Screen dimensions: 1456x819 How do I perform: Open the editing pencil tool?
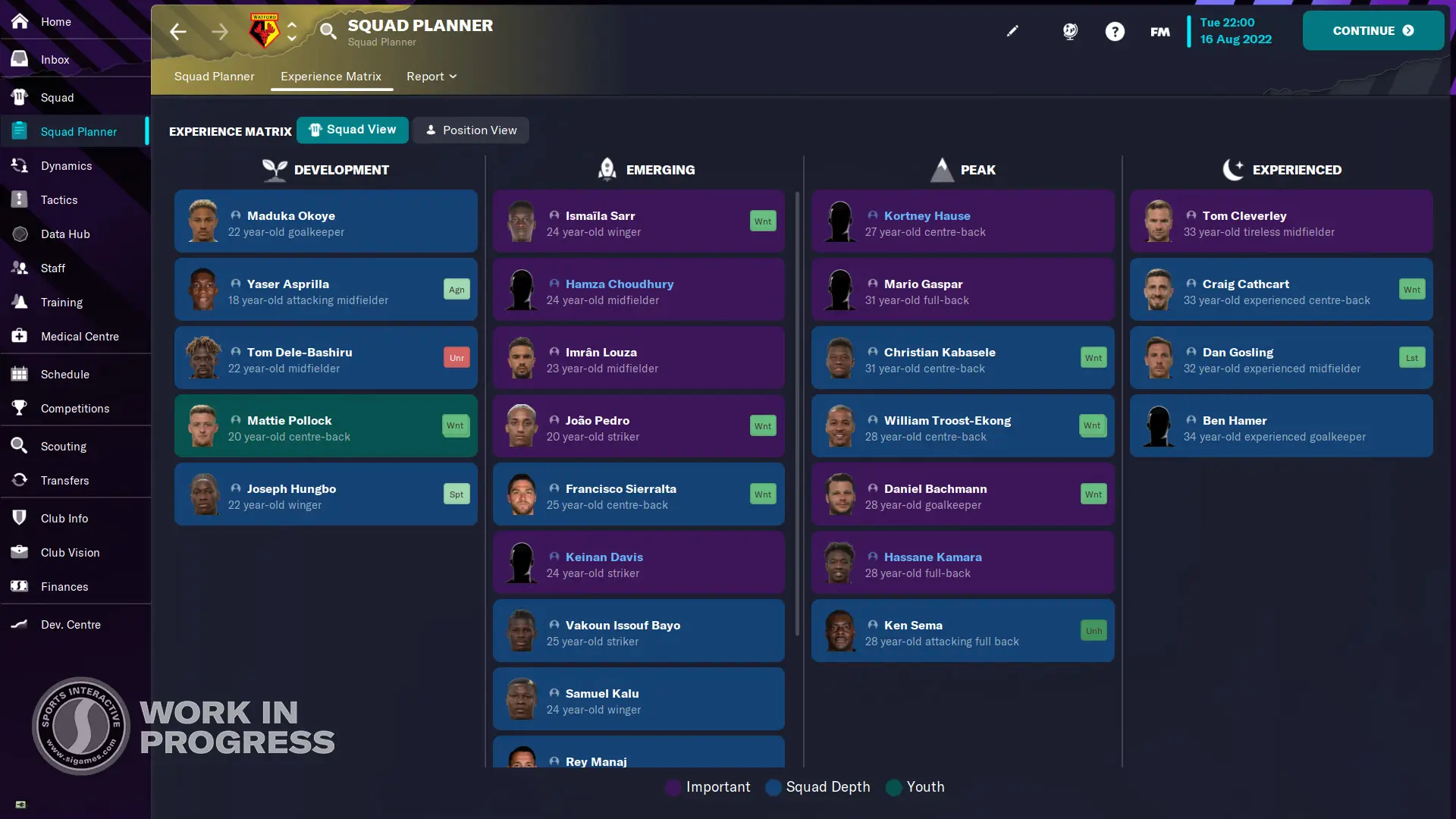click(1013, 31)
